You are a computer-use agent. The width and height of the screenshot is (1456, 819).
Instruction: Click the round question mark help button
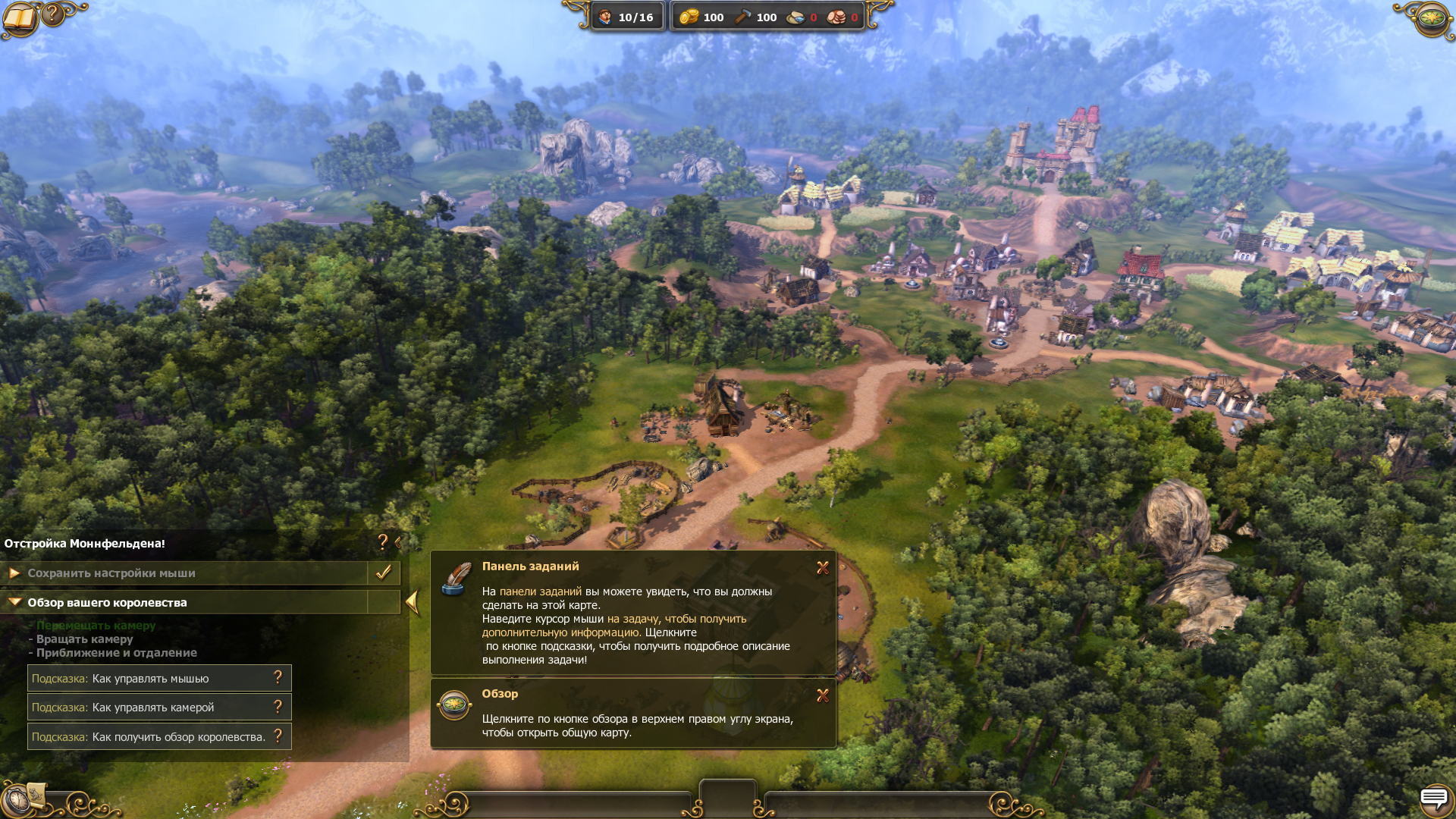tap(53, 14)
